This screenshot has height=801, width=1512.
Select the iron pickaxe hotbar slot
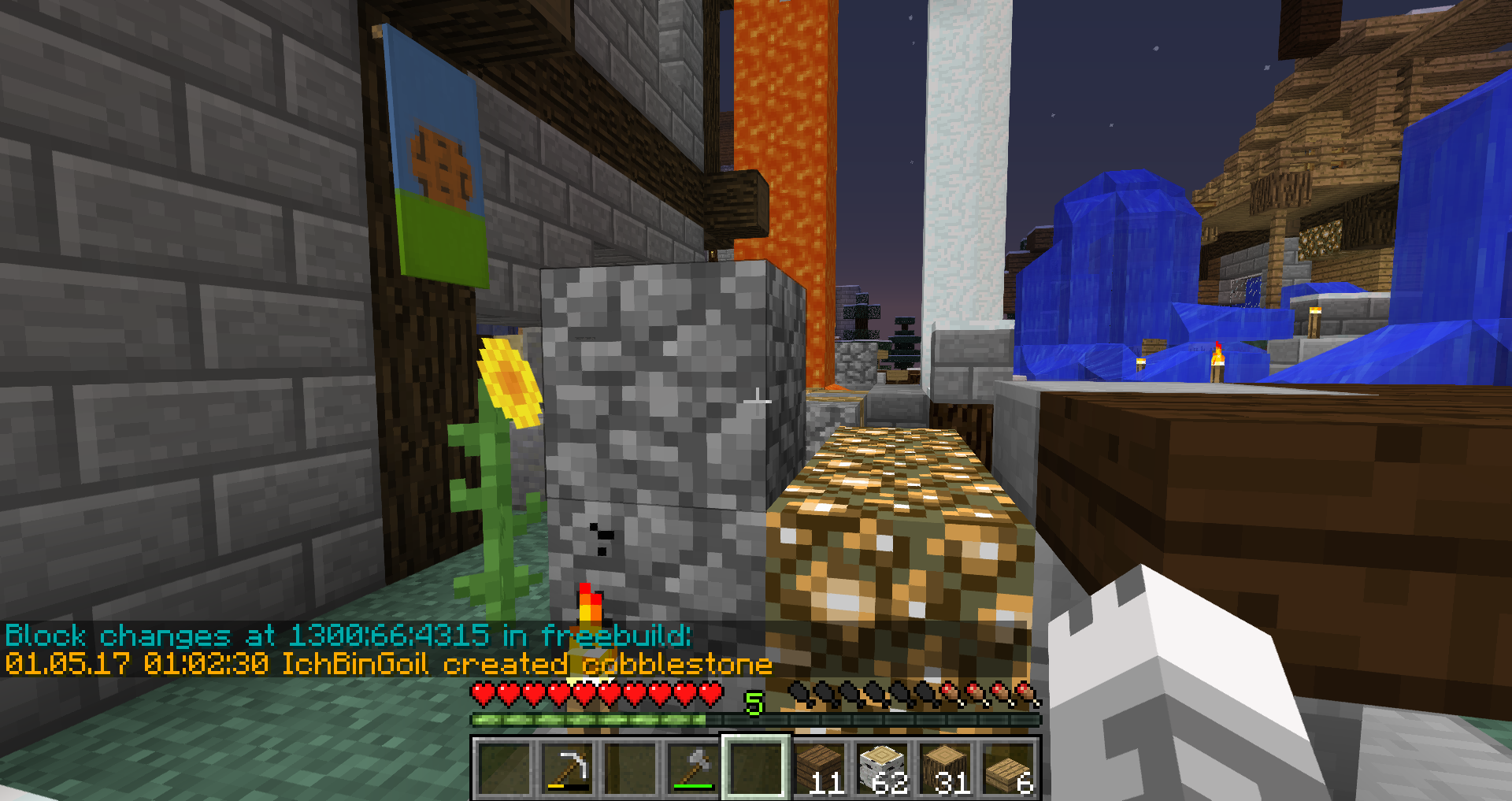pyautogui.click(x=567, y=768)
